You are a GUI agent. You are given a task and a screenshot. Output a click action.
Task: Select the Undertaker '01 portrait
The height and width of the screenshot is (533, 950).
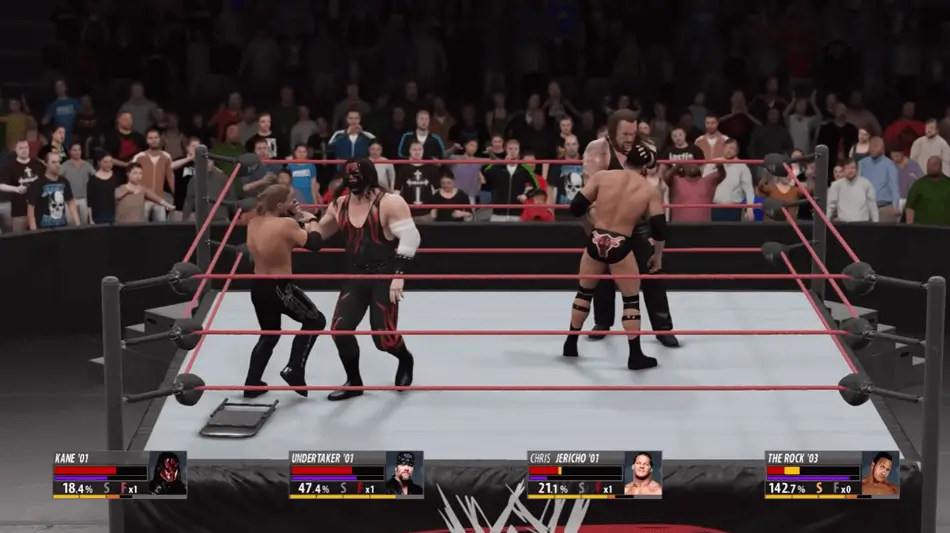pyautogui.click(x=404, y=474)
